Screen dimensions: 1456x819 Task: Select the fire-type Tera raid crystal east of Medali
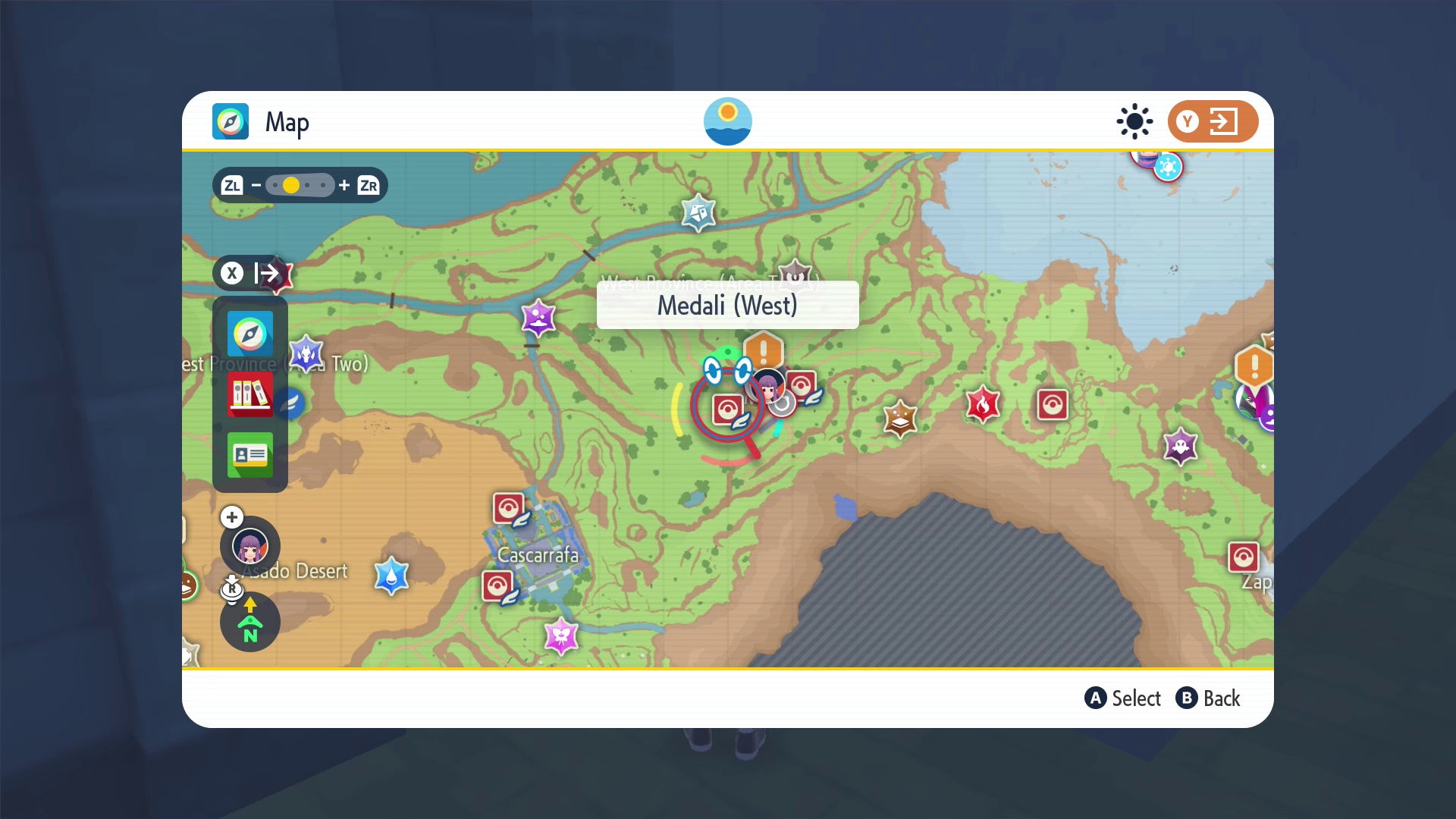(x=984, y=405)
